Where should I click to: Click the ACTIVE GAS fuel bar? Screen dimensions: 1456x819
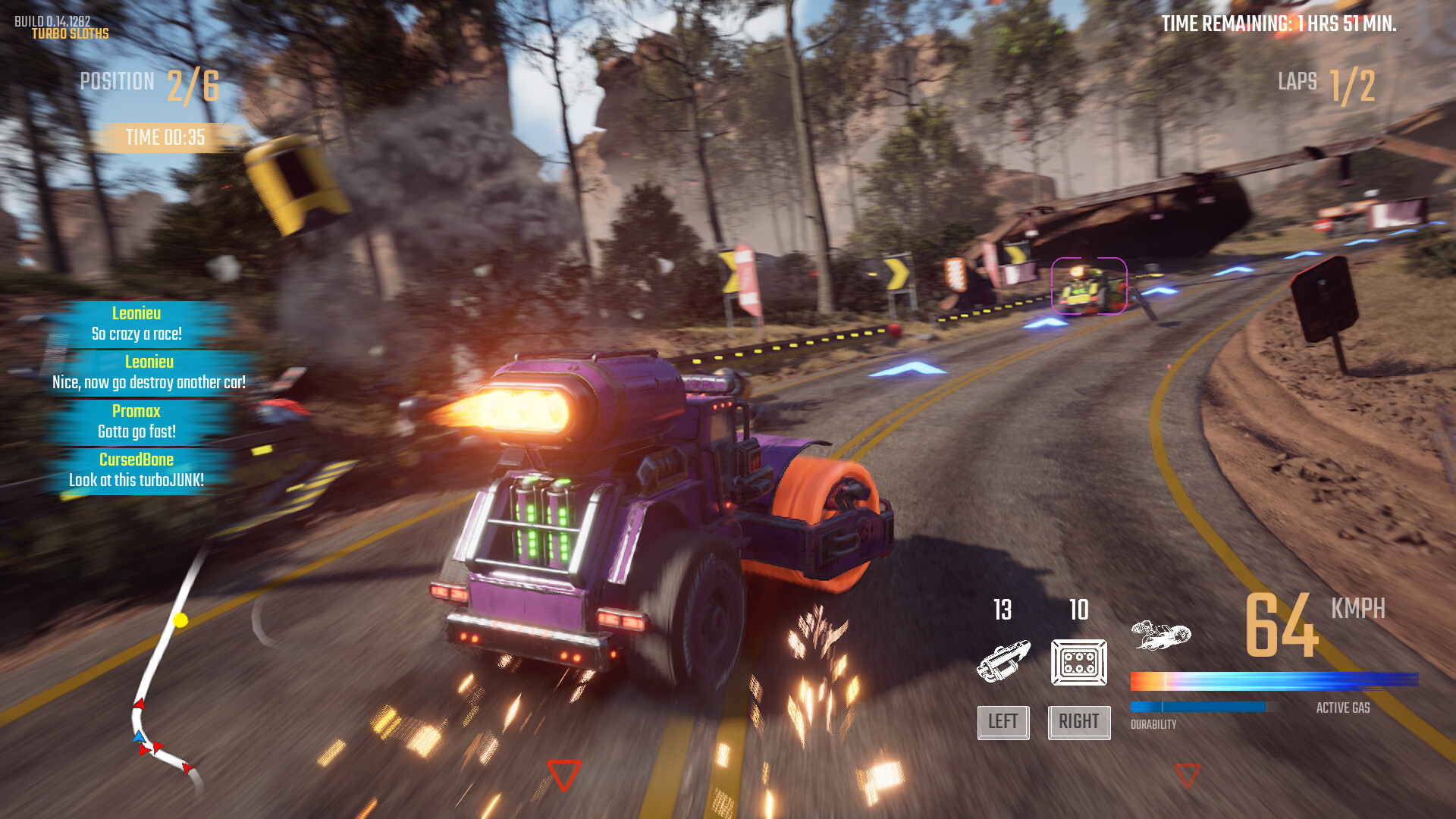point(1274,679)
